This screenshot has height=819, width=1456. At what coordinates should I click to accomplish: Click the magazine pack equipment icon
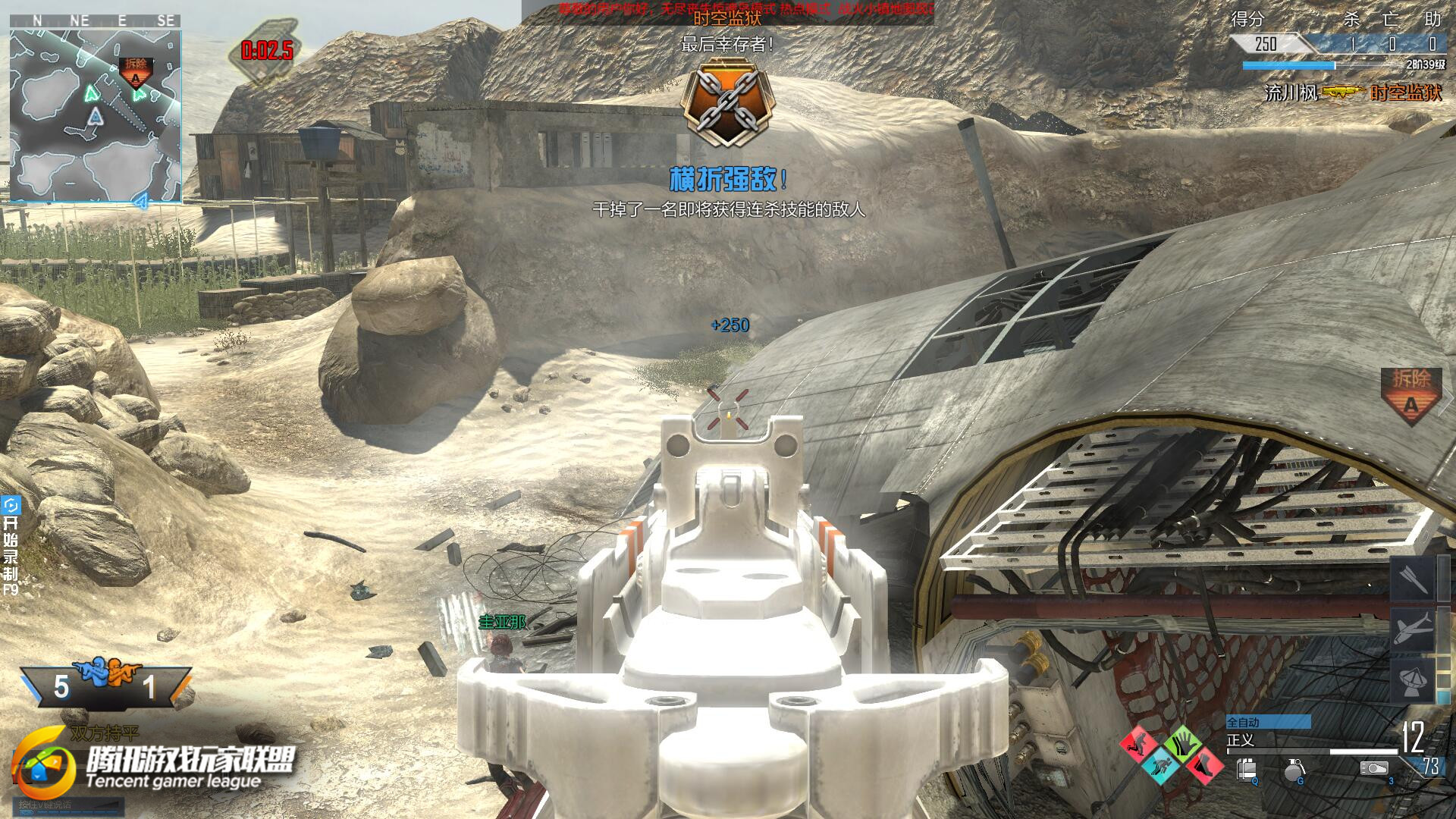tap(1247, 771)
